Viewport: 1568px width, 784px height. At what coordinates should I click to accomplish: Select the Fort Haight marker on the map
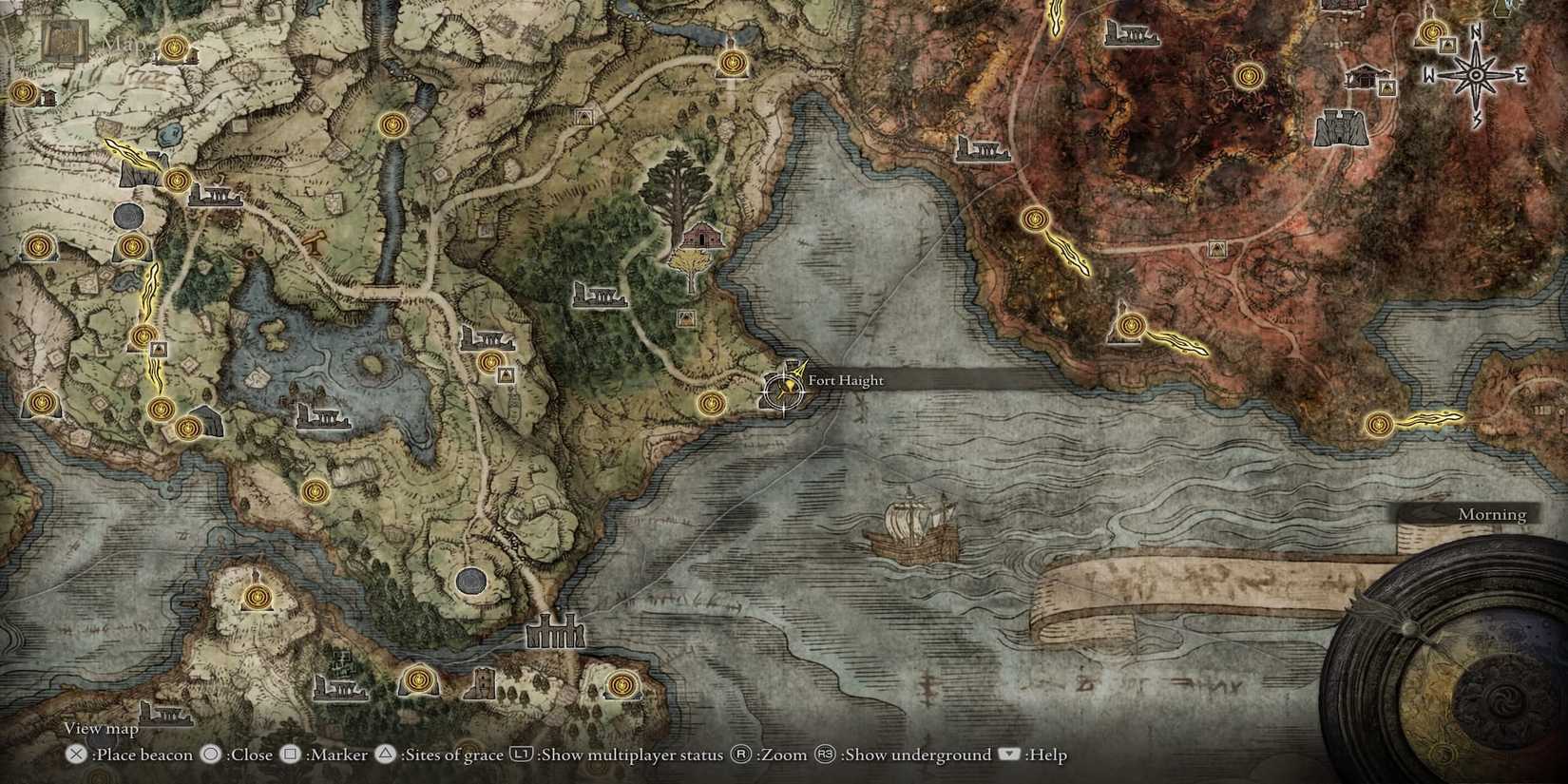point(782,392)
